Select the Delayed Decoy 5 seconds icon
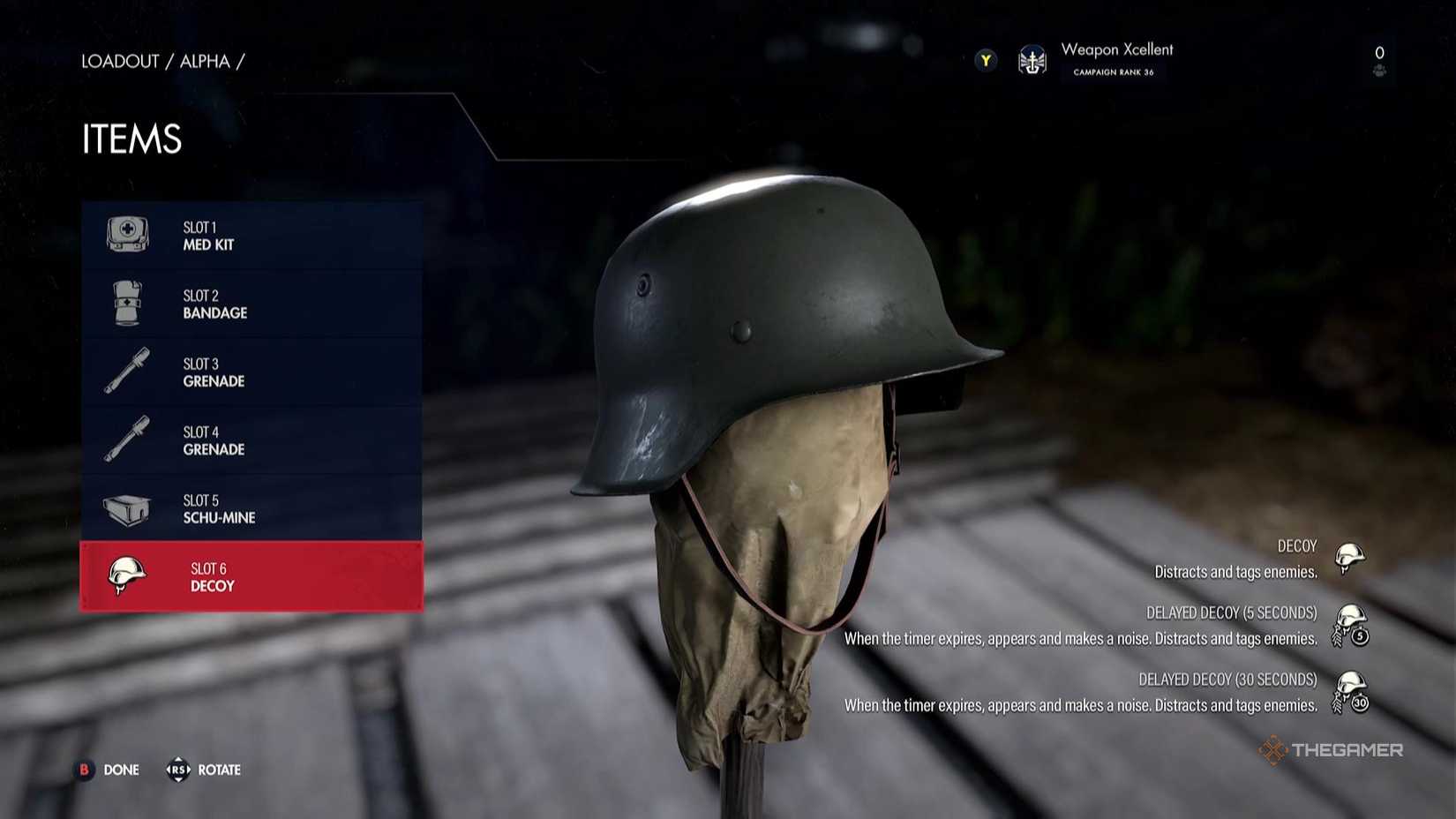This screenshot has height=819, width=1456. click(1350, 625)
